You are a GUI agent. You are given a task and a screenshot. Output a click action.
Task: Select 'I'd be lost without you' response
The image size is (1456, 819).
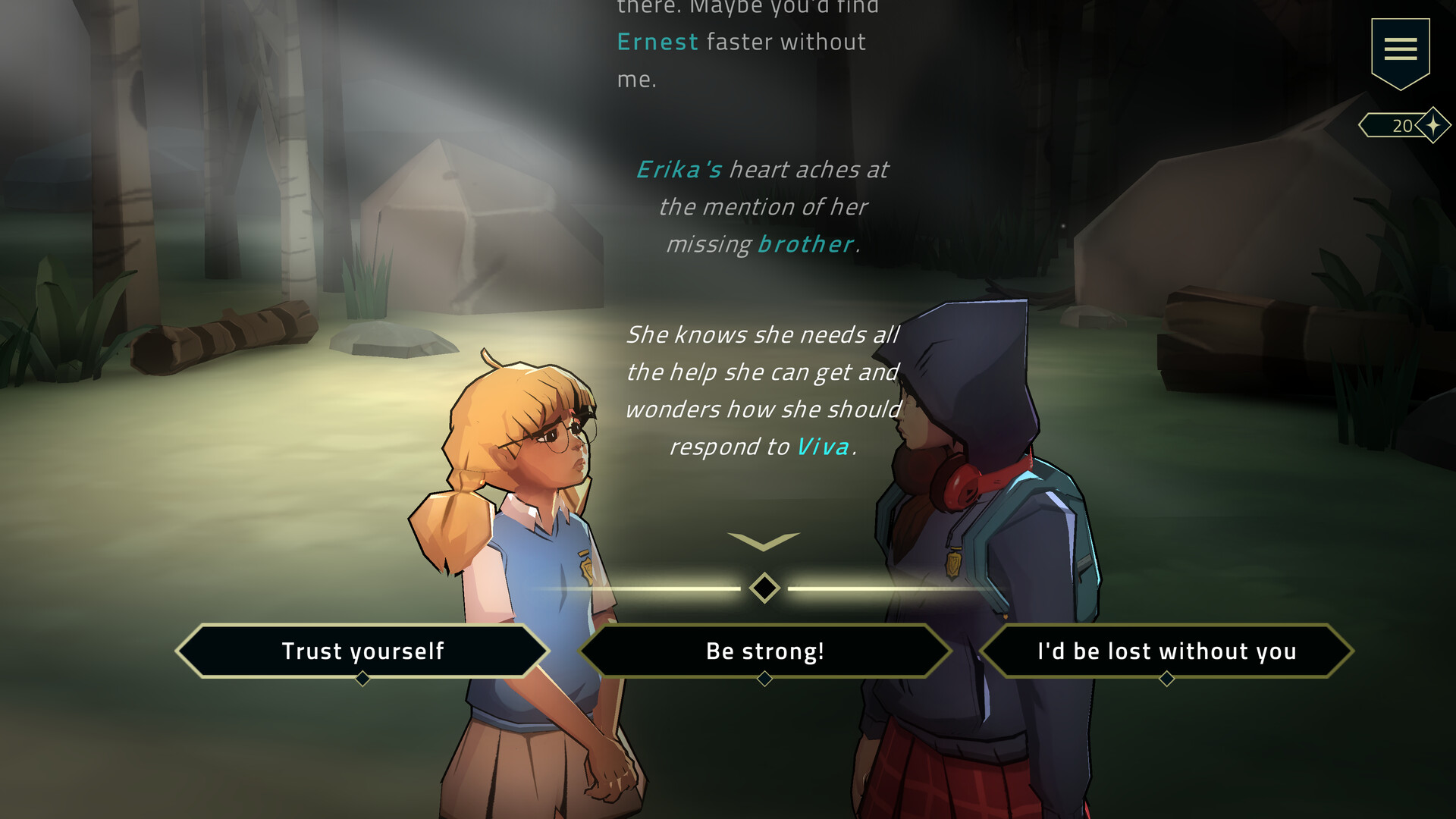(x=1166, y=651)
